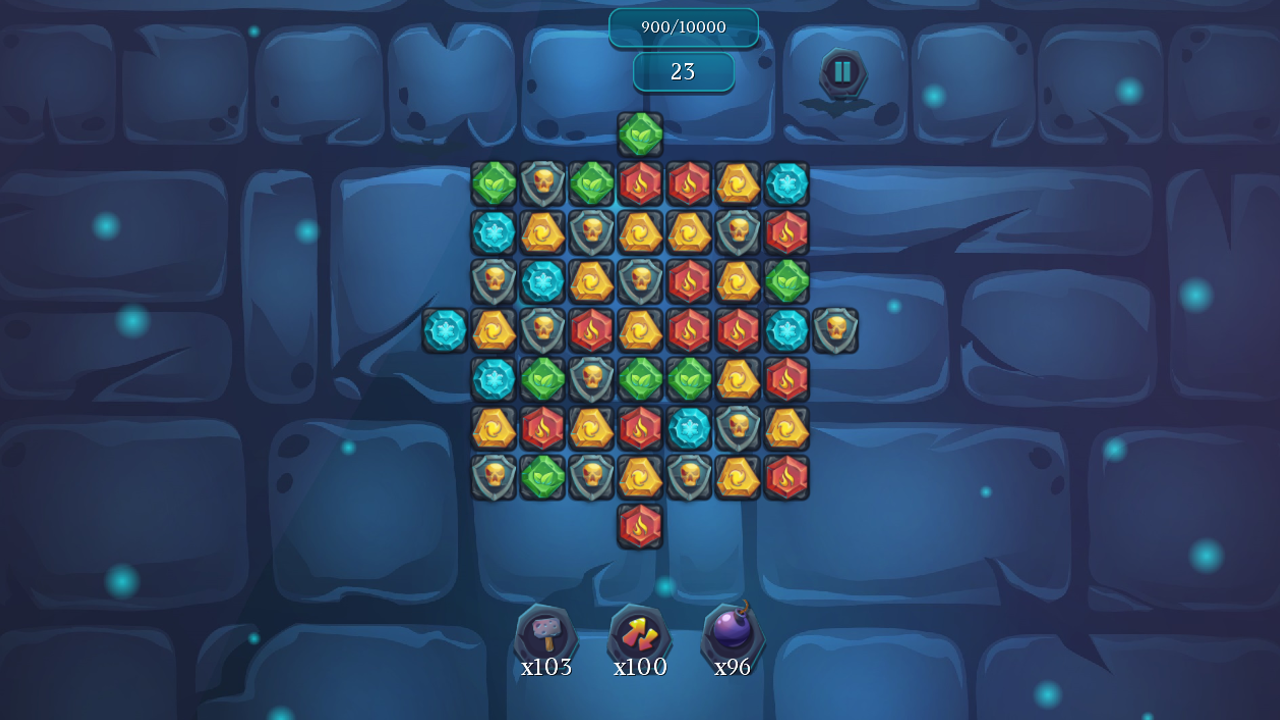Click the 900/10000 score progress display

click(683, 27)
